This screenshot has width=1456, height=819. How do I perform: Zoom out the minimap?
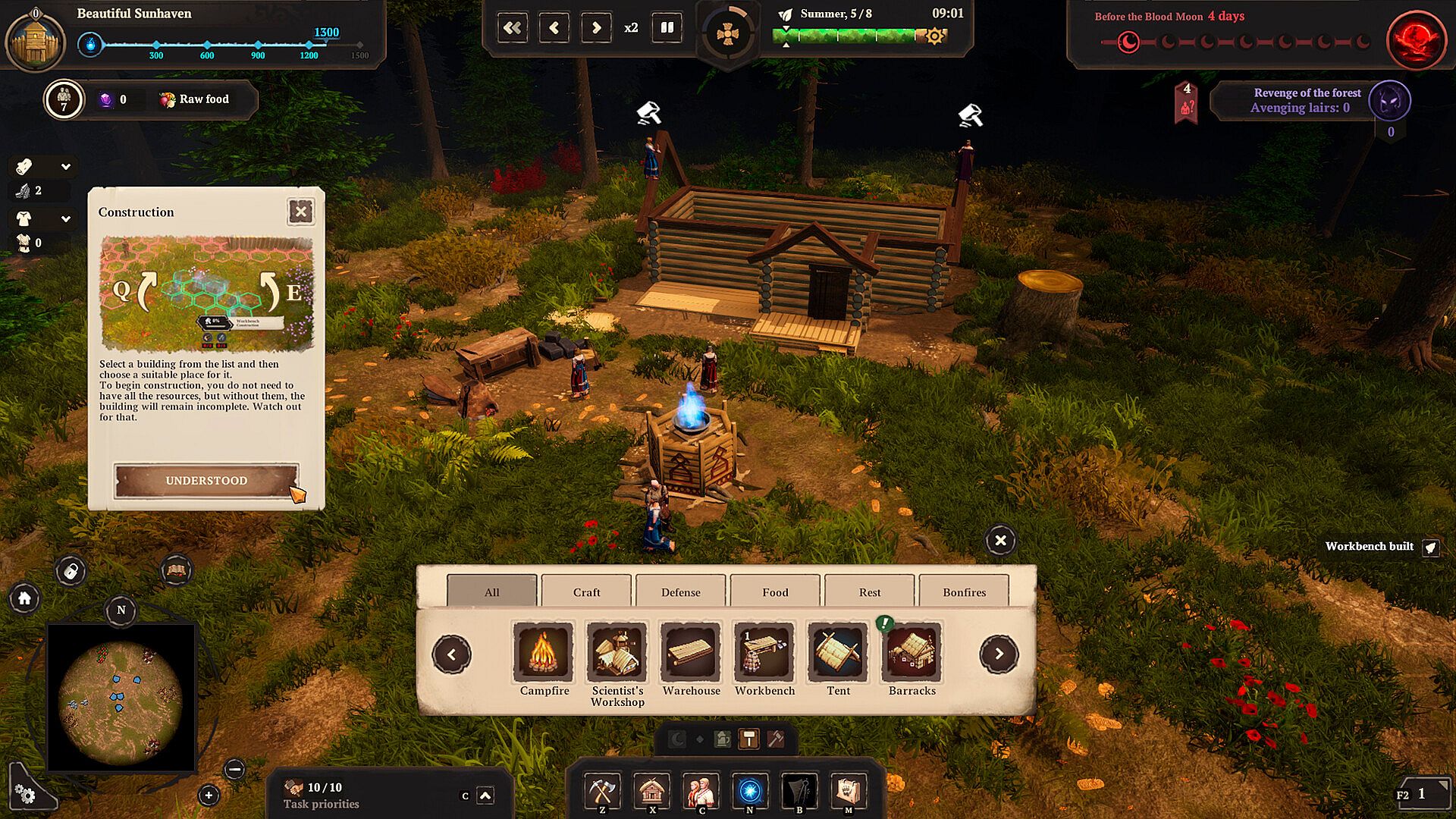235,770
